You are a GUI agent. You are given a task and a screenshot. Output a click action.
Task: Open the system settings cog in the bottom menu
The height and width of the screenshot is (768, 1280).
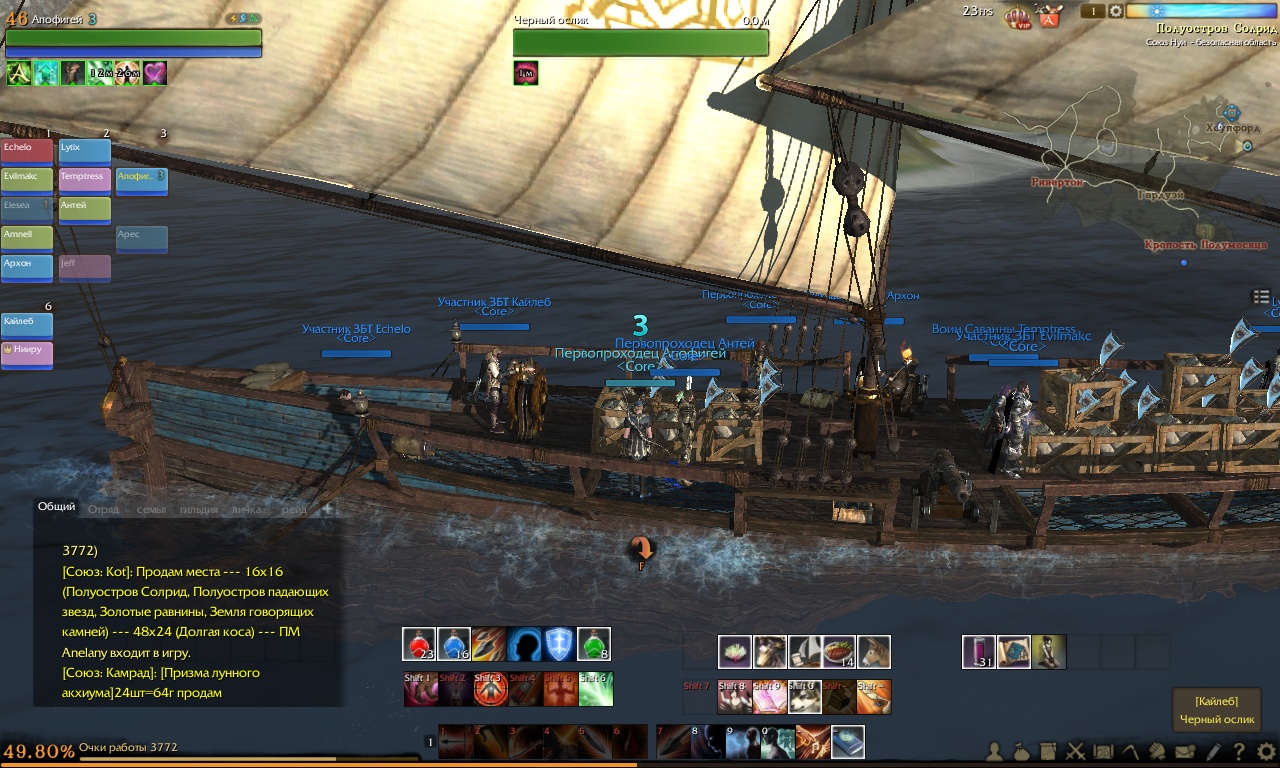1266,751
